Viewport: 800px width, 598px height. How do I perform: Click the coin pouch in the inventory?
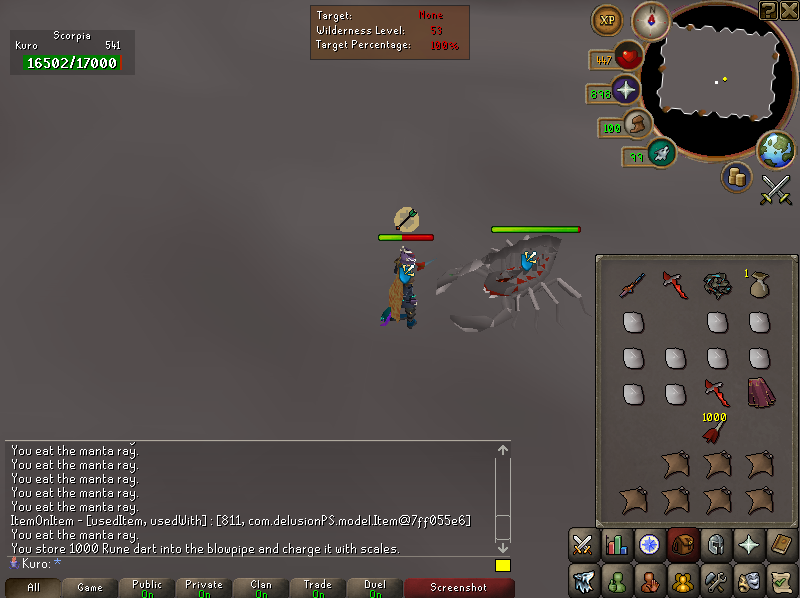(x=759, y=285)
